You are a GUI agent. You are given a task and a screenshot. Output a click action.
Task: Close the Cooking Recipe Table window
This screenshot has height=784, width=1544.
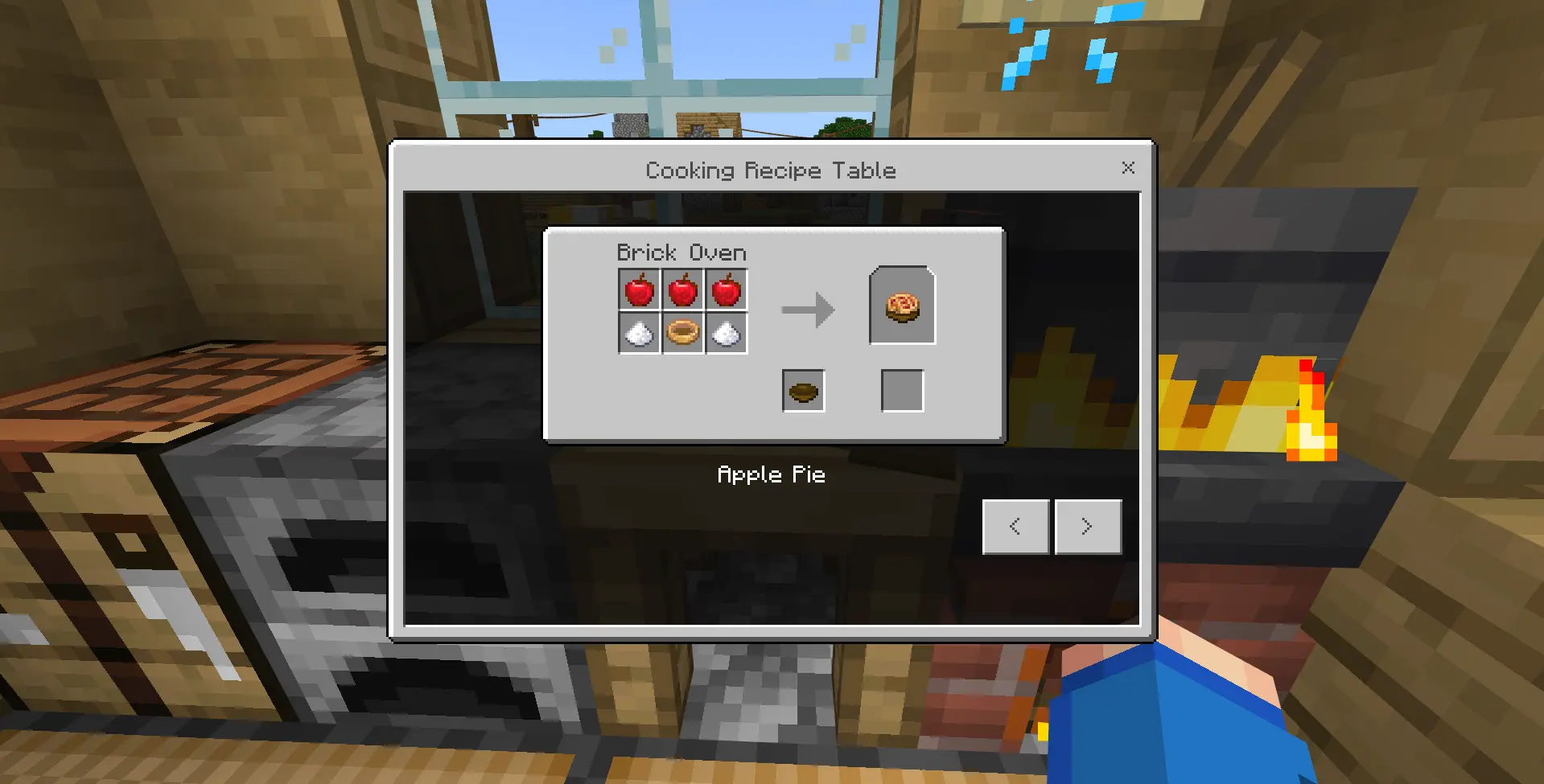1128,168
